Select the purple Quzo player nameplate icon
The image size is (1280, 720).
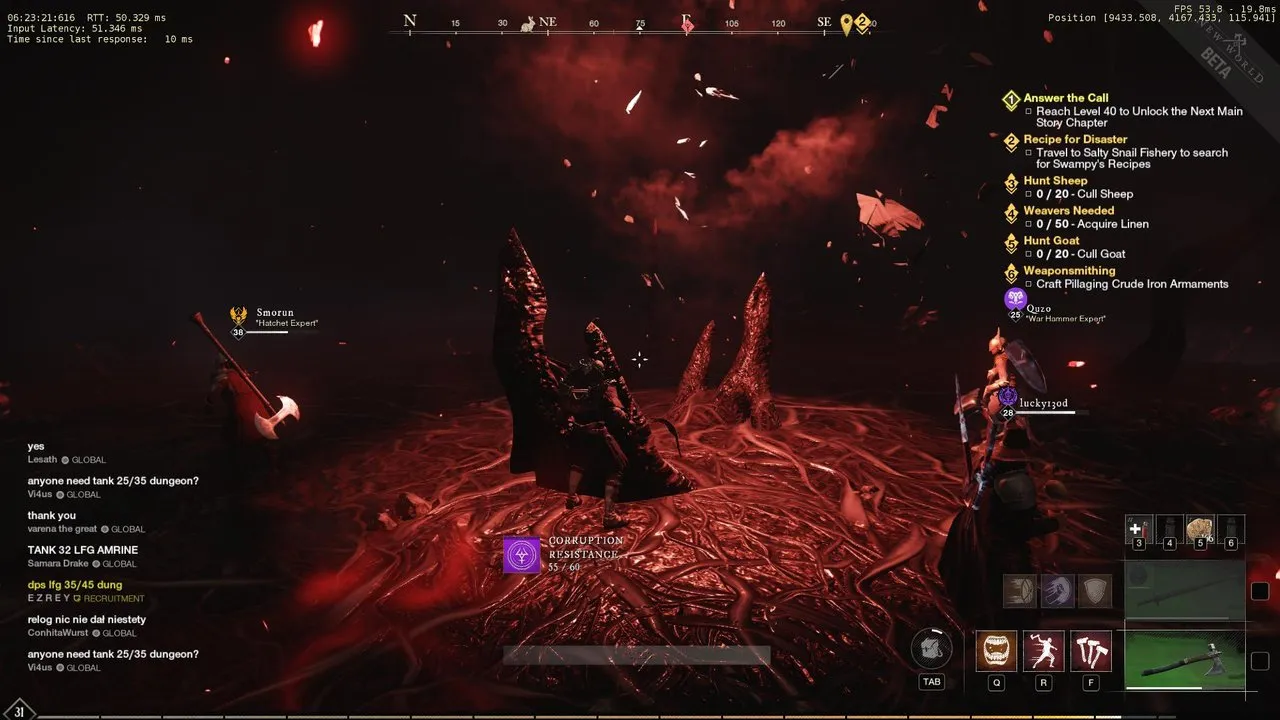coord(1016,299)
